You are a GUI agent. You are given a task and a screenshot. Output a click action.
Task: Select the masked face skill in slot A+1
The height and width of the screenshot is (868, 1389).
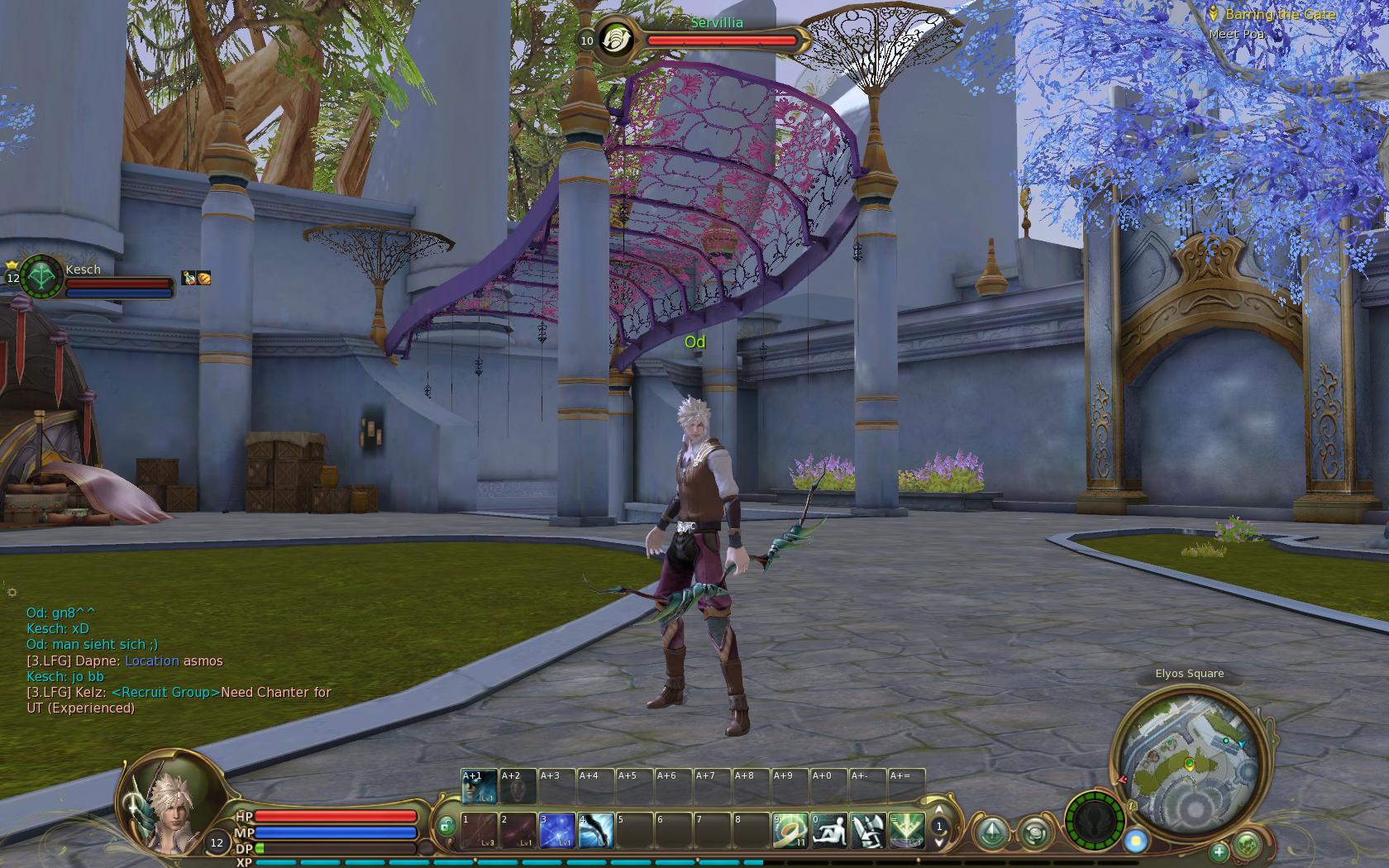pos(479,786)
